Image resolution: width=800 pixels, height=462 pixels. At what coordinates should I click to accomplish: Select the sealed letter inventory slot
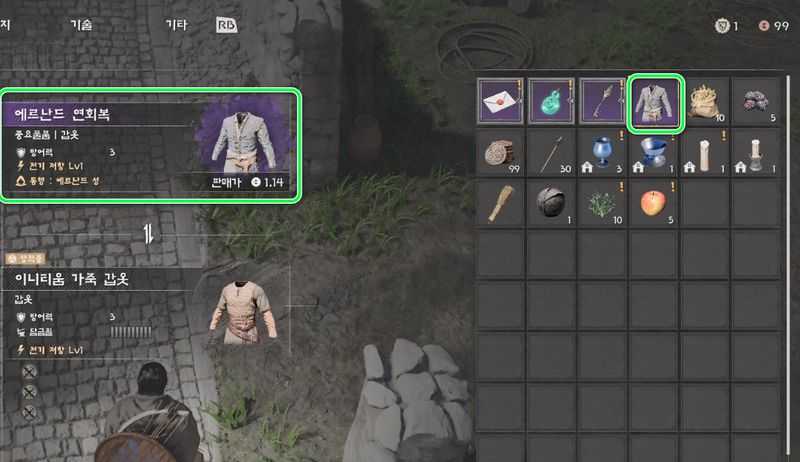[502, 102]
